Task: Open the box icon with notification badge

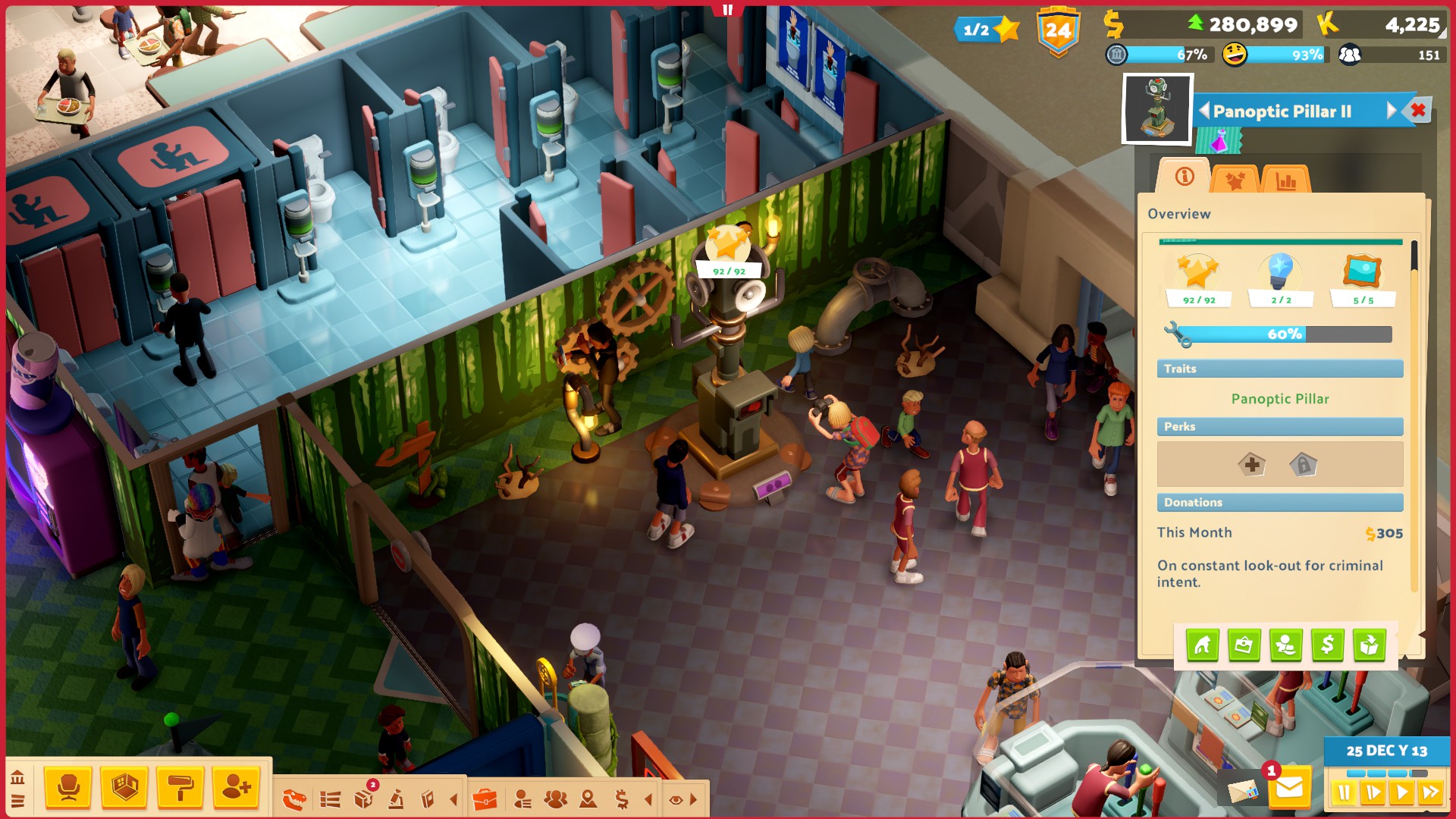Action: [363, 799]
